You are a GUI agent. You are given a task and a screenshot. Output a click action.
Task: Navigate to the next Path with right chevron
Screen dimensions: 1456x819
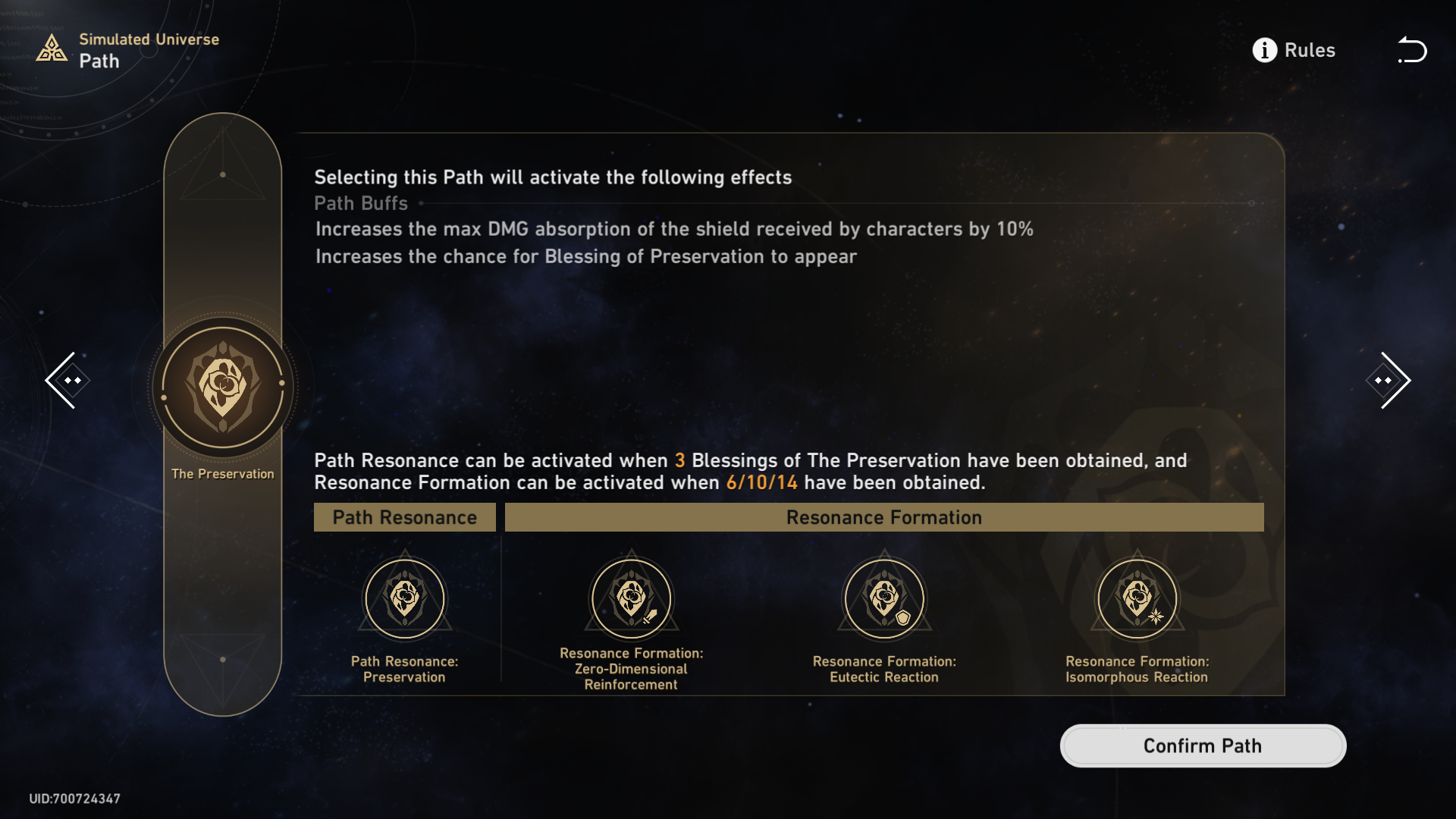pyautogui.click(x=1388, y=379)
